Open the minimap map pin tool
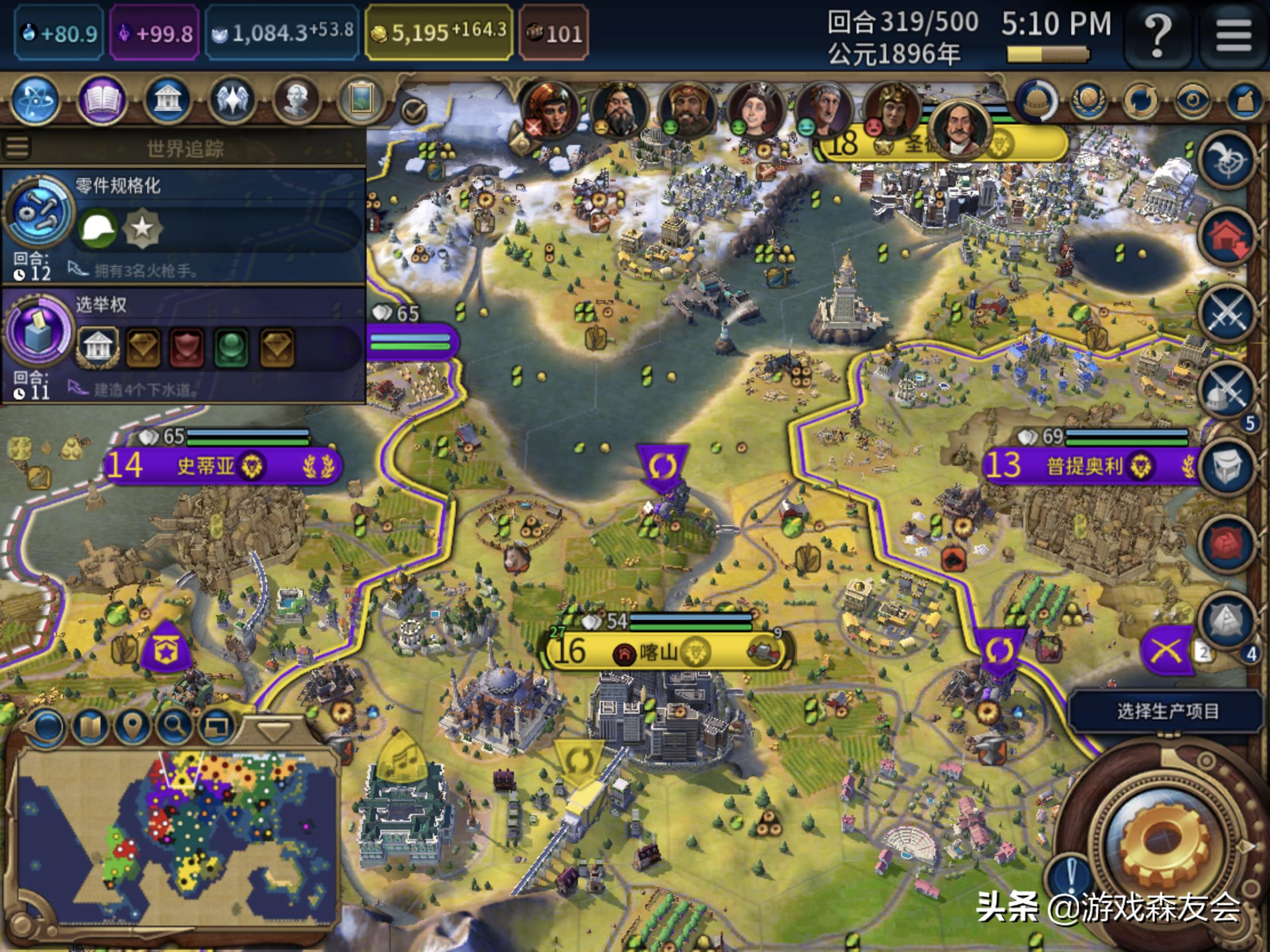The image size is (1270, 952). tap(132, 727)
